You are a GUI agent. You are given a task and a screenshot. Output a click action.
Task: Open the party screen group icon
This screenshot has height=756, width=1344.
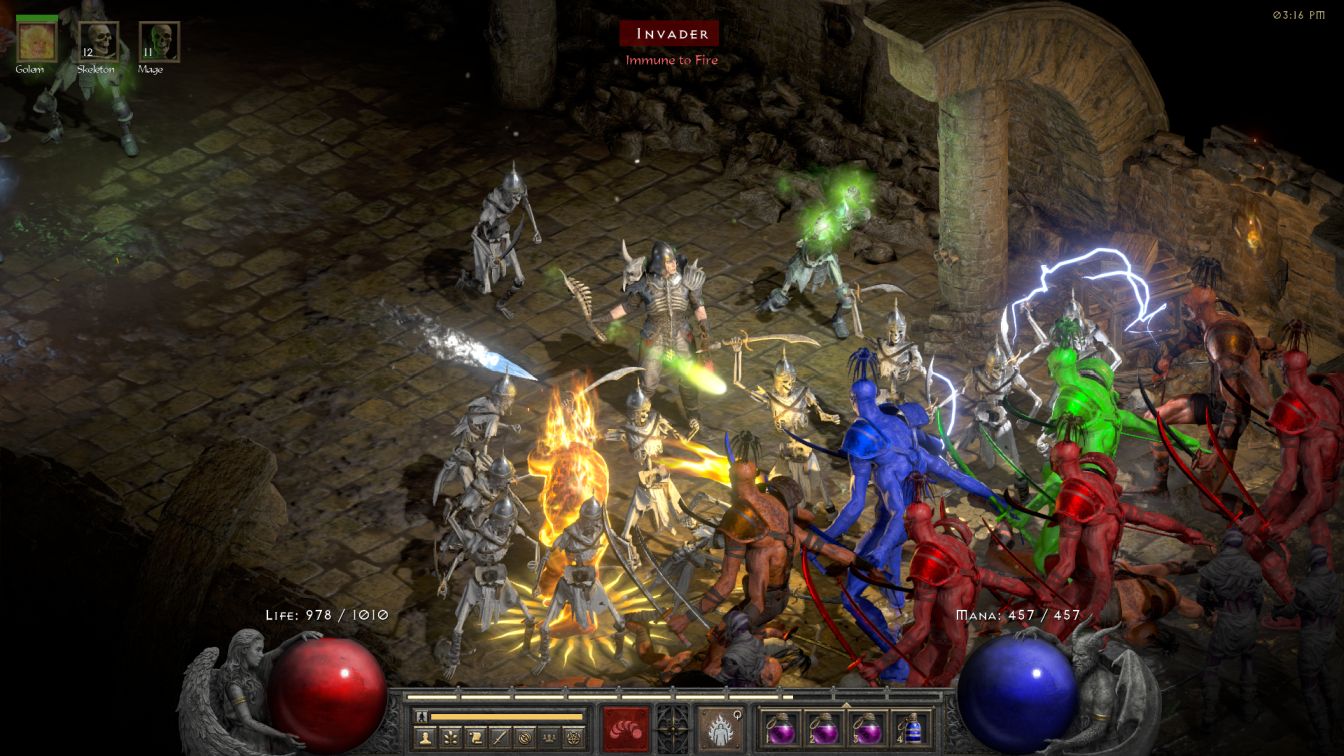548,738
